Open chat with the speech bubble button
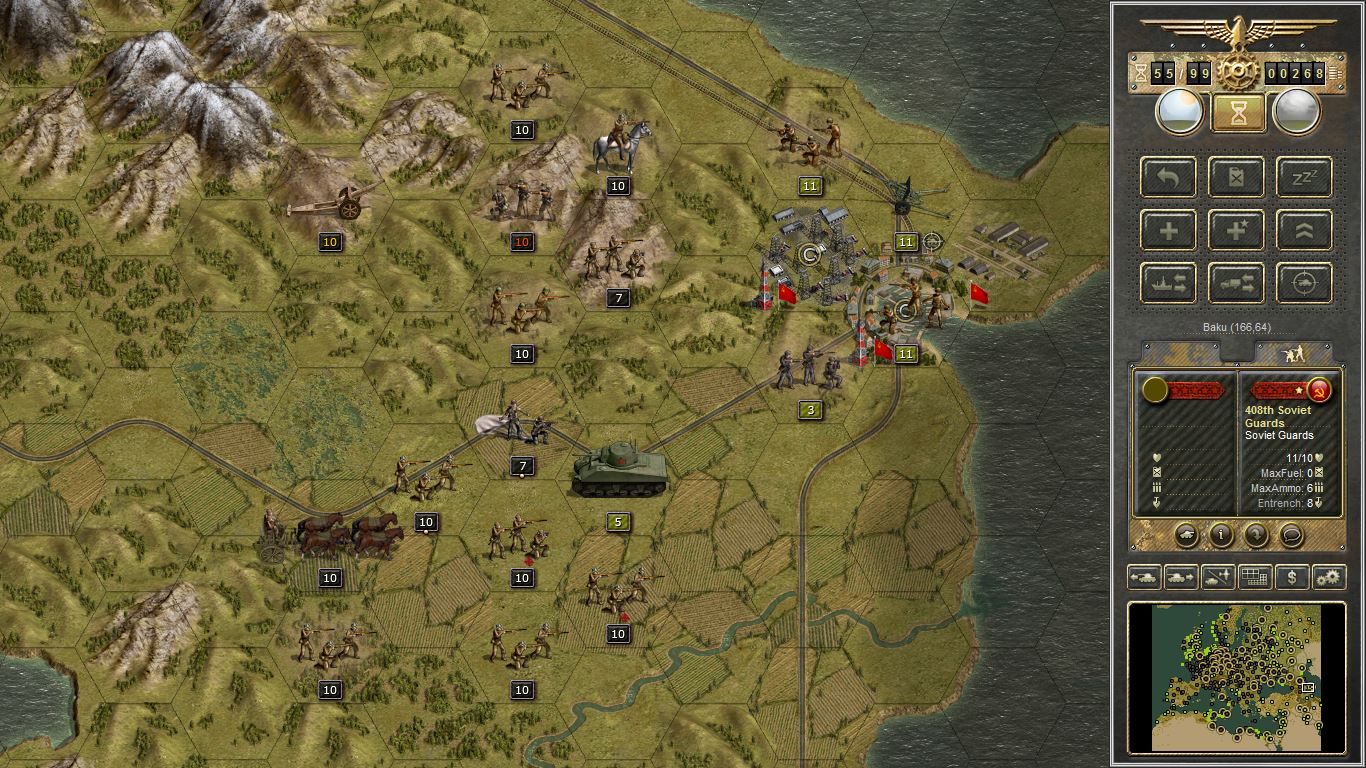The image size is (1366, 768). [x=1291, y=536]
